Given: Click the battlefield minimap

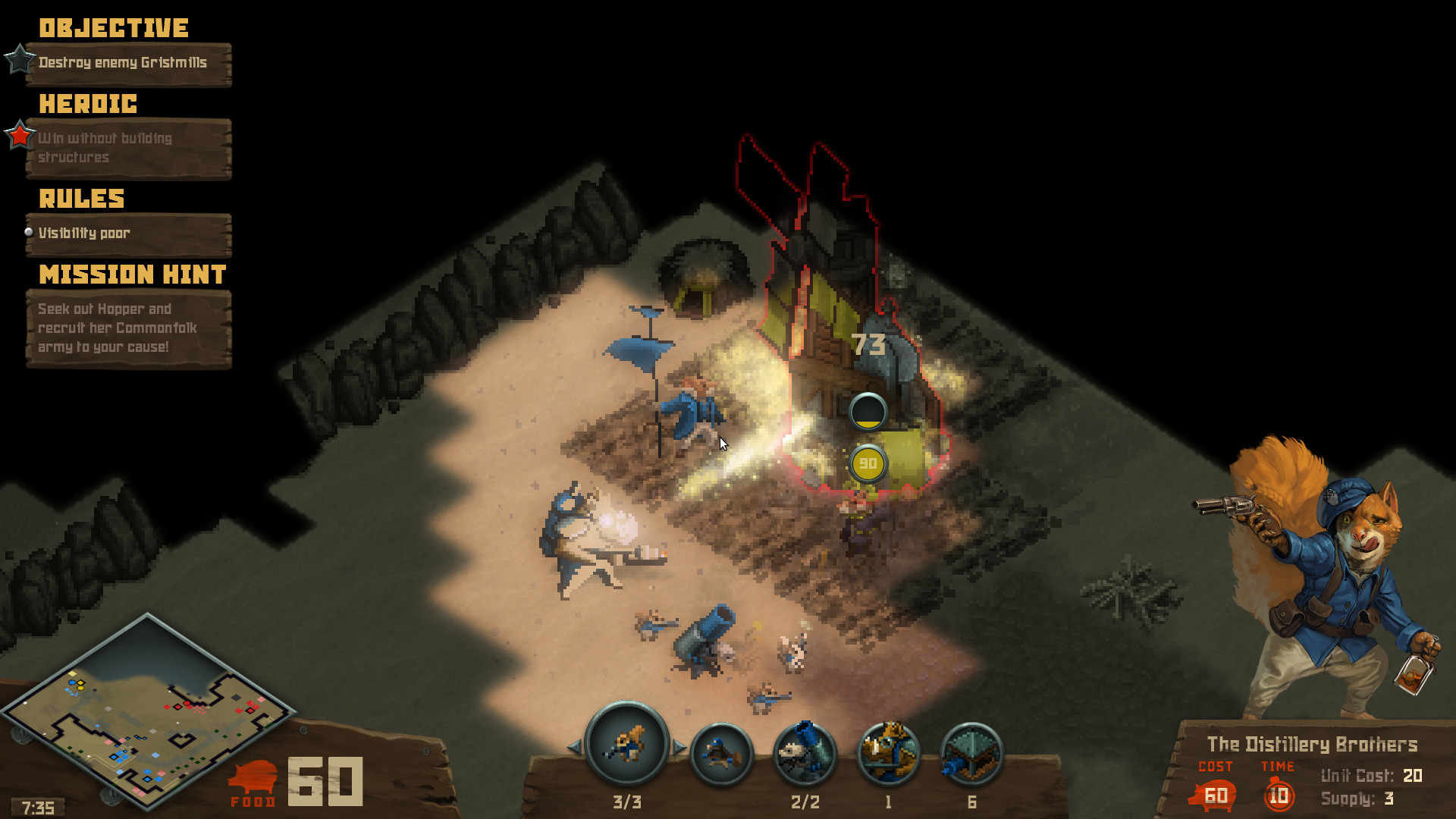Looking at the screenshot, I should pyautogui.click(x=148, y=713).
